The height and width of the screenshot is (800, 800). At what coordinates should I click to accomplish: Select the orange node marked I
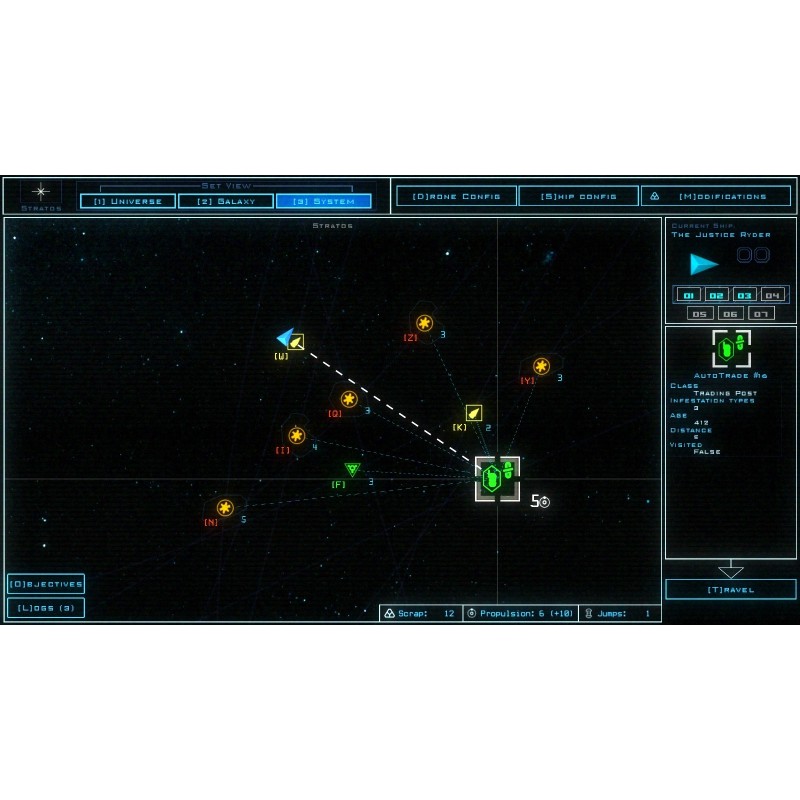(296, 435)
